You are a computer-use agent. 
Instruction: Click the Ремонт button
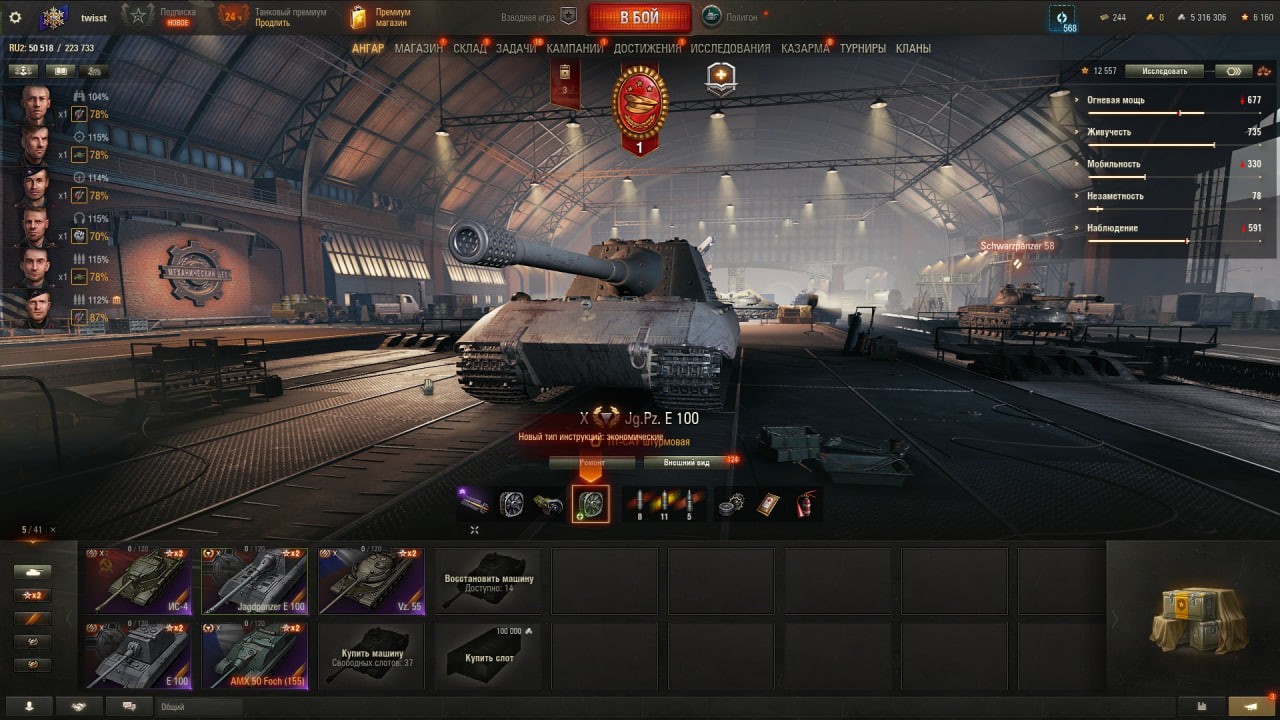591,463
